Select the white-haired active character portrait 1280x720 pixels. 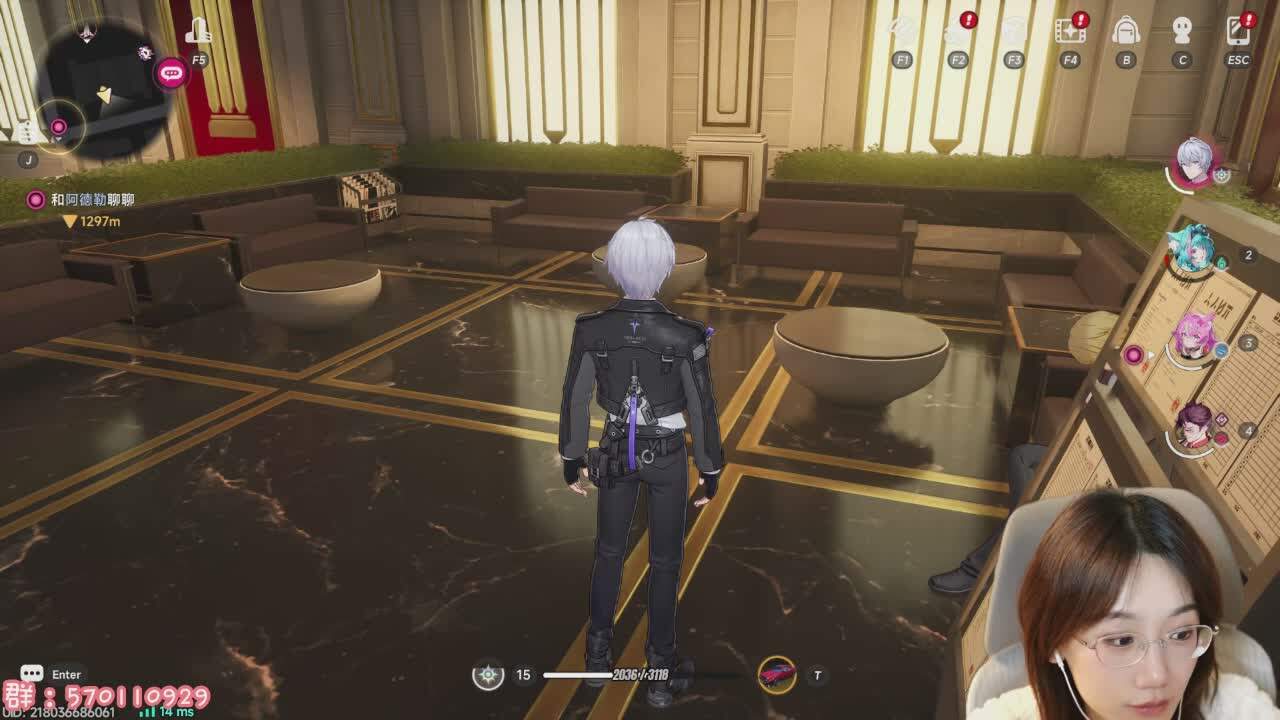(x=1194, y=161)
